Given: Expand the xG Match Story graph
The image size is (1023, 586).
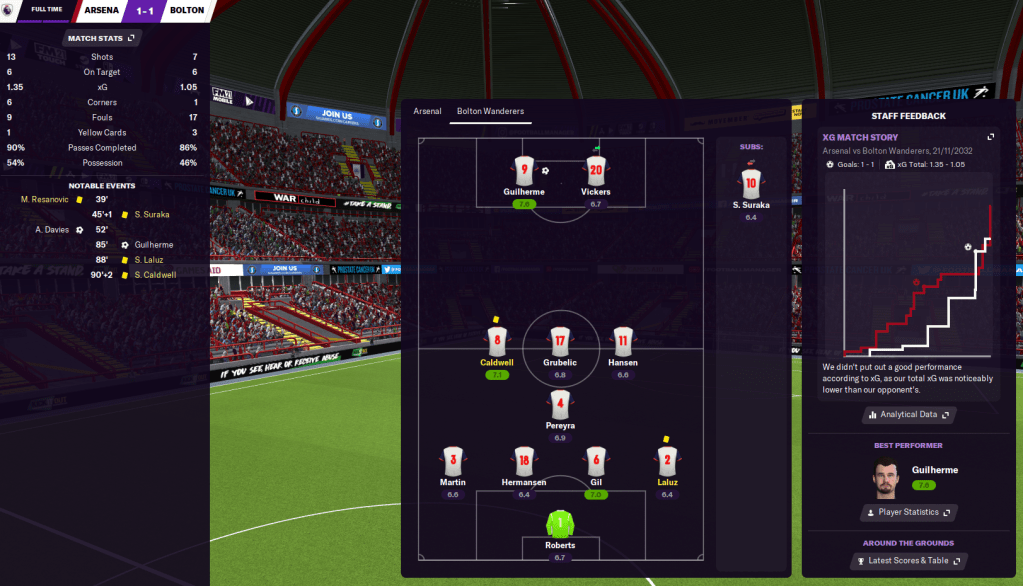Looking at the screenshot, I should (990, 137).
